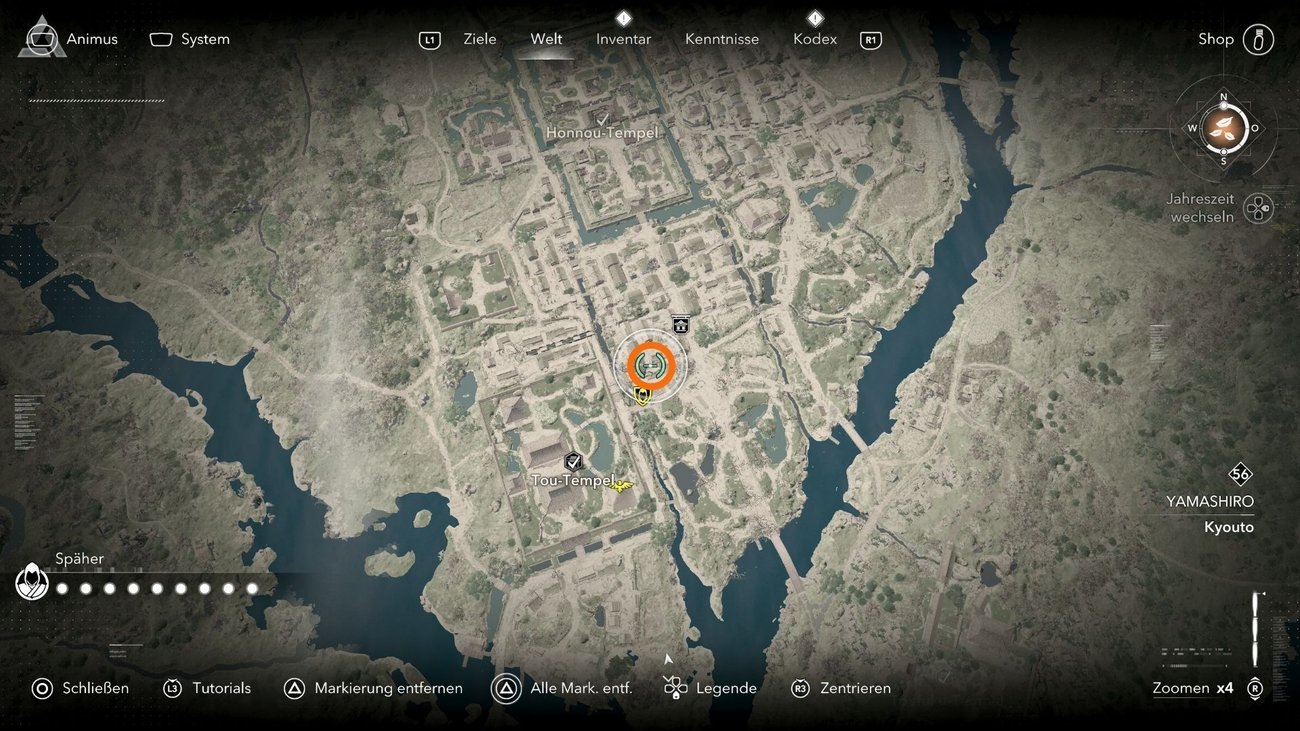This screenshot has height=731, width=1300.
Task: Open the Shop
Action: (x=1235, y=39)
